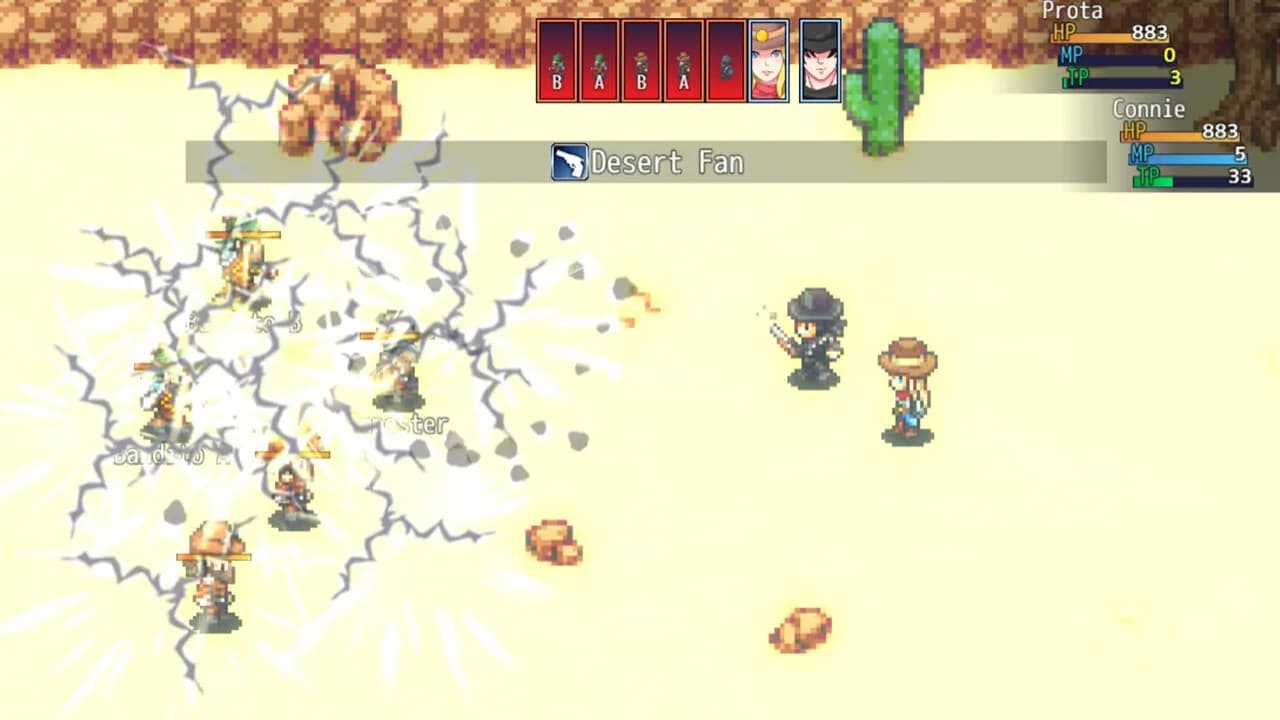Select the Bandit "A" icon in turn order

click(599, 60)
